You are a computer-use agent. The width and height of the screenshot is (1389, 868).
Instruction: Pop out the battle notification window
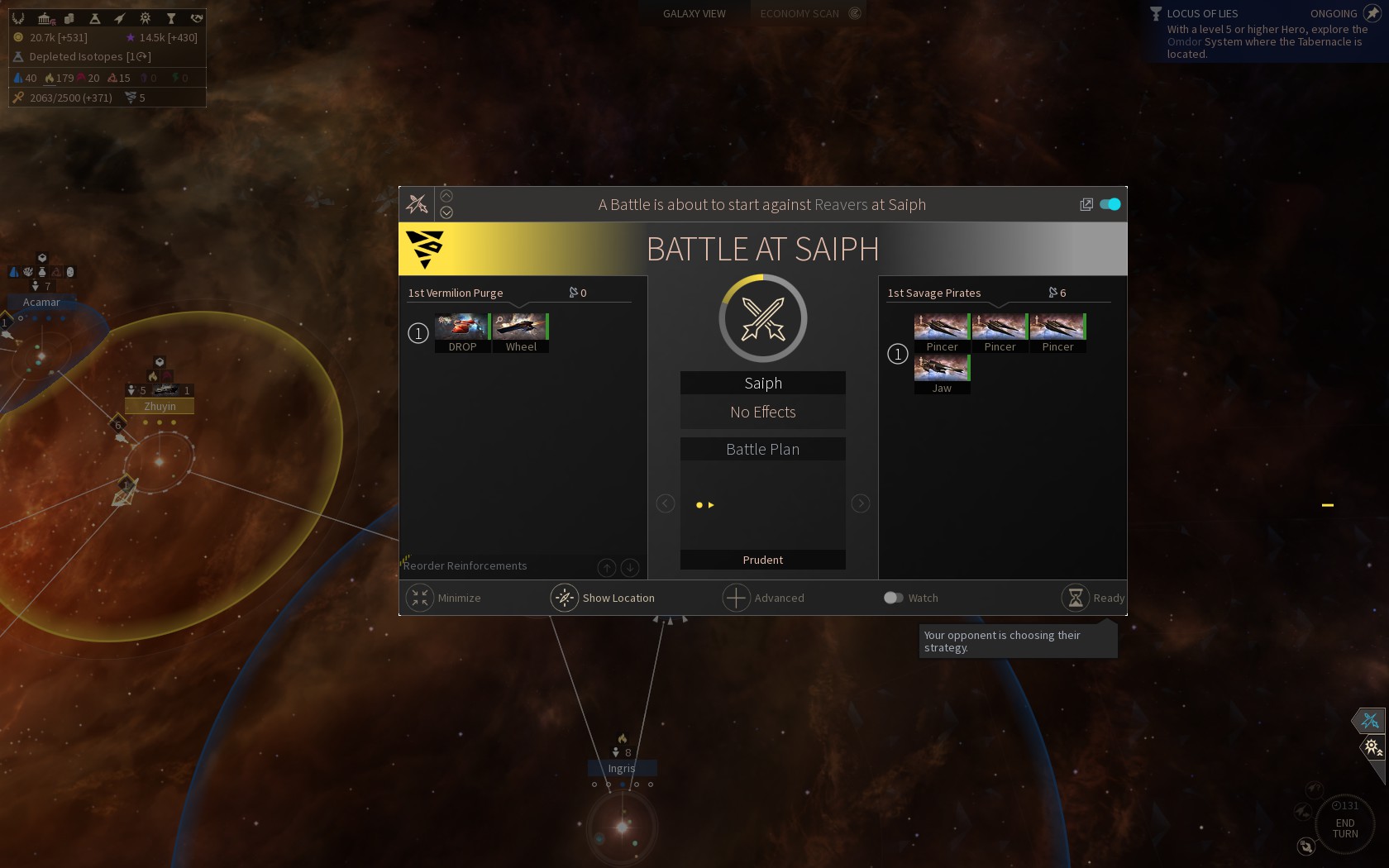(1086, 204)
